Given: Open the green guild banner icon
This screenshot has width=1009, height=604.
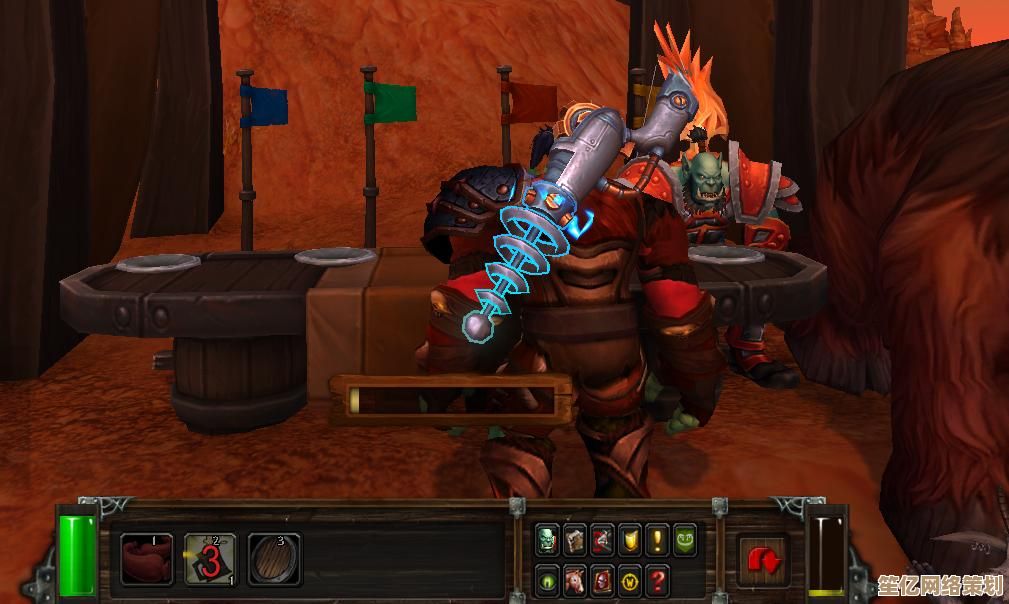Looking at the screenshot, I should point(685,541).
